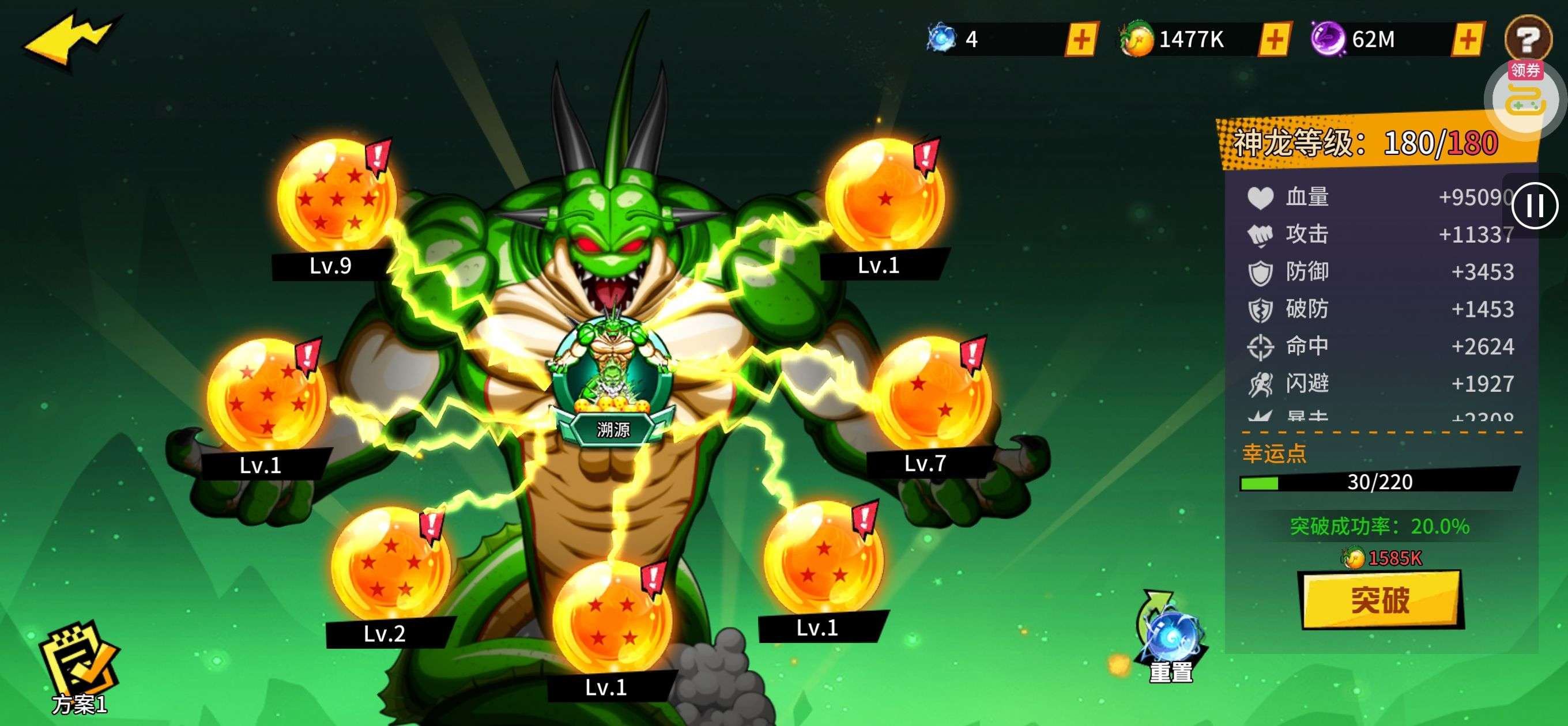The width and height of the screenshot is (1568, 726).
Task: Open the 方案1 plan selector
Action: pos(79,670)
